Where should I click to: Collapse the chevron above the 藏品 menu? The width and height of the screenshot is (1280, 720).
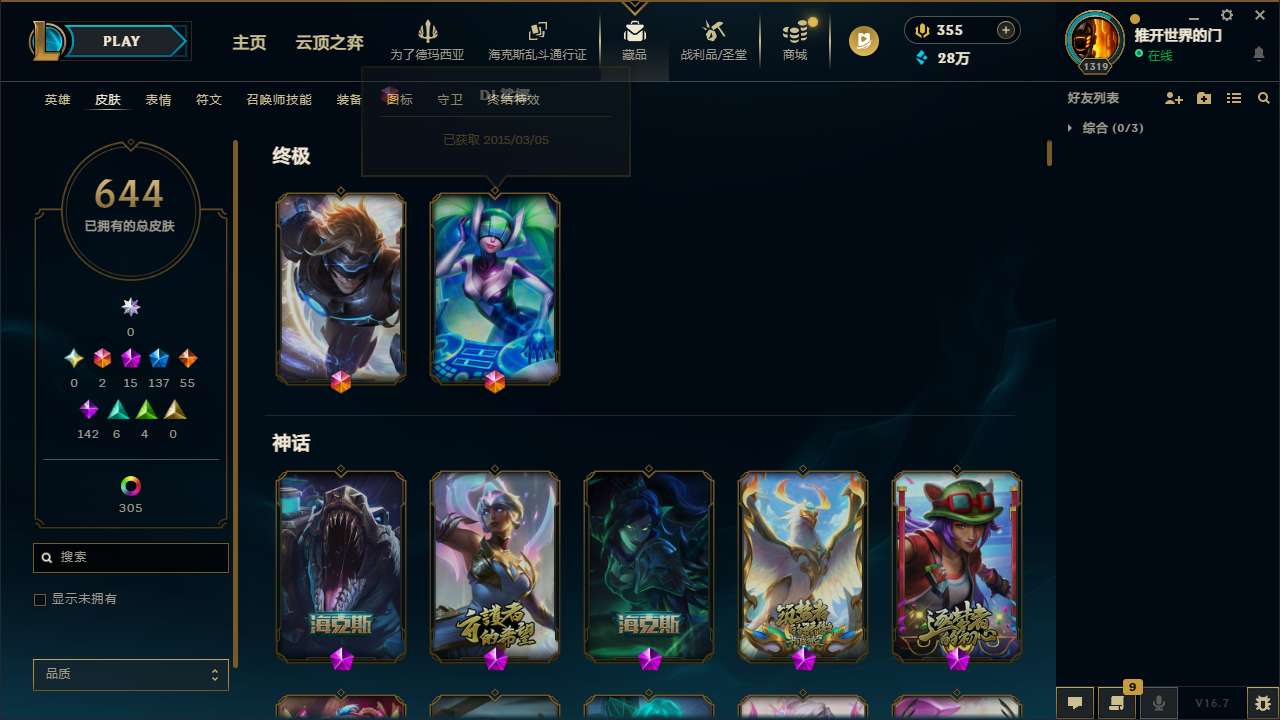[x=634, y=7]
